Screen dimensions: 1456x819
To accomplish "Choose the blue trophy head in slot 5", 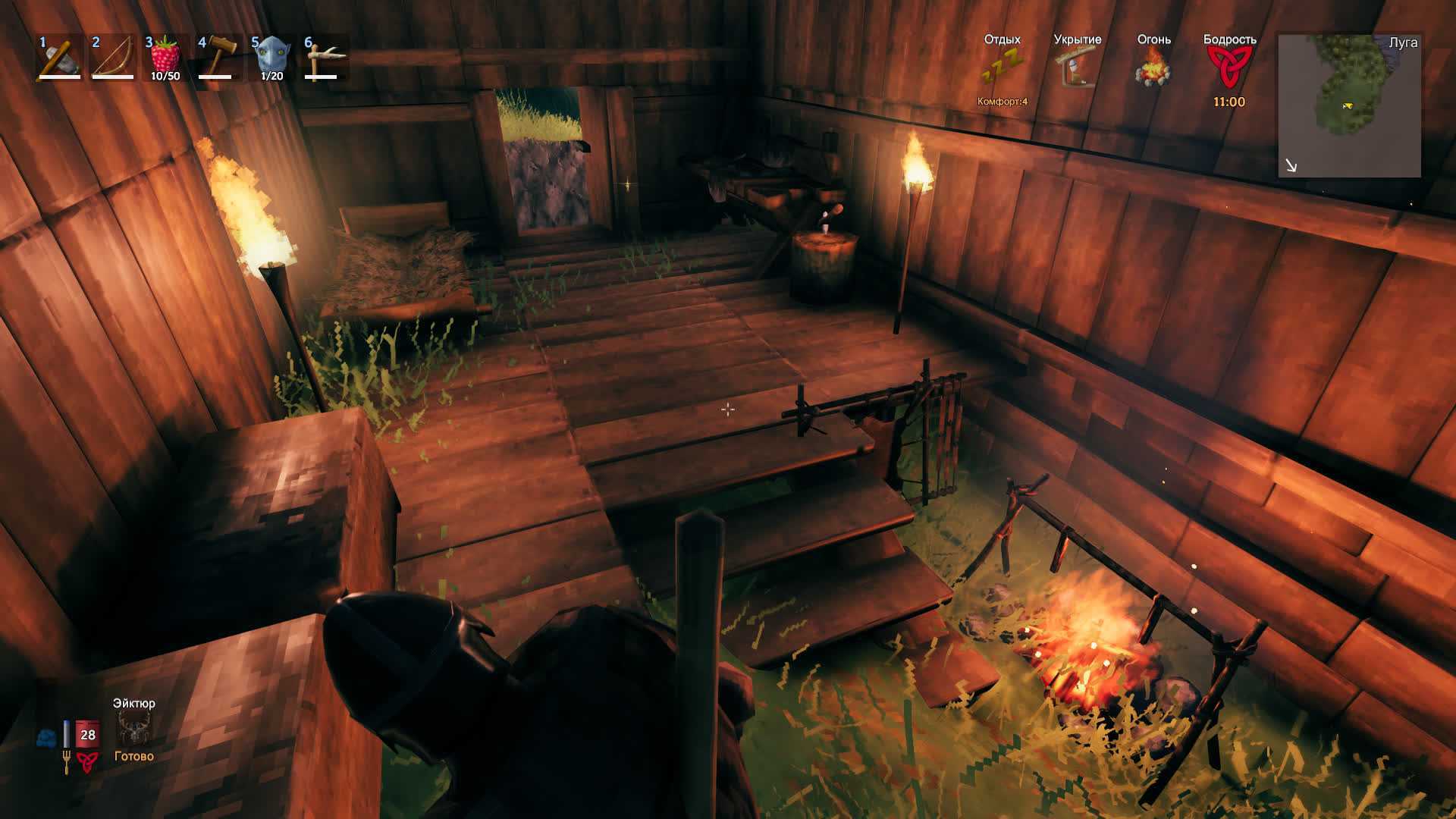I will click(271, 57).
